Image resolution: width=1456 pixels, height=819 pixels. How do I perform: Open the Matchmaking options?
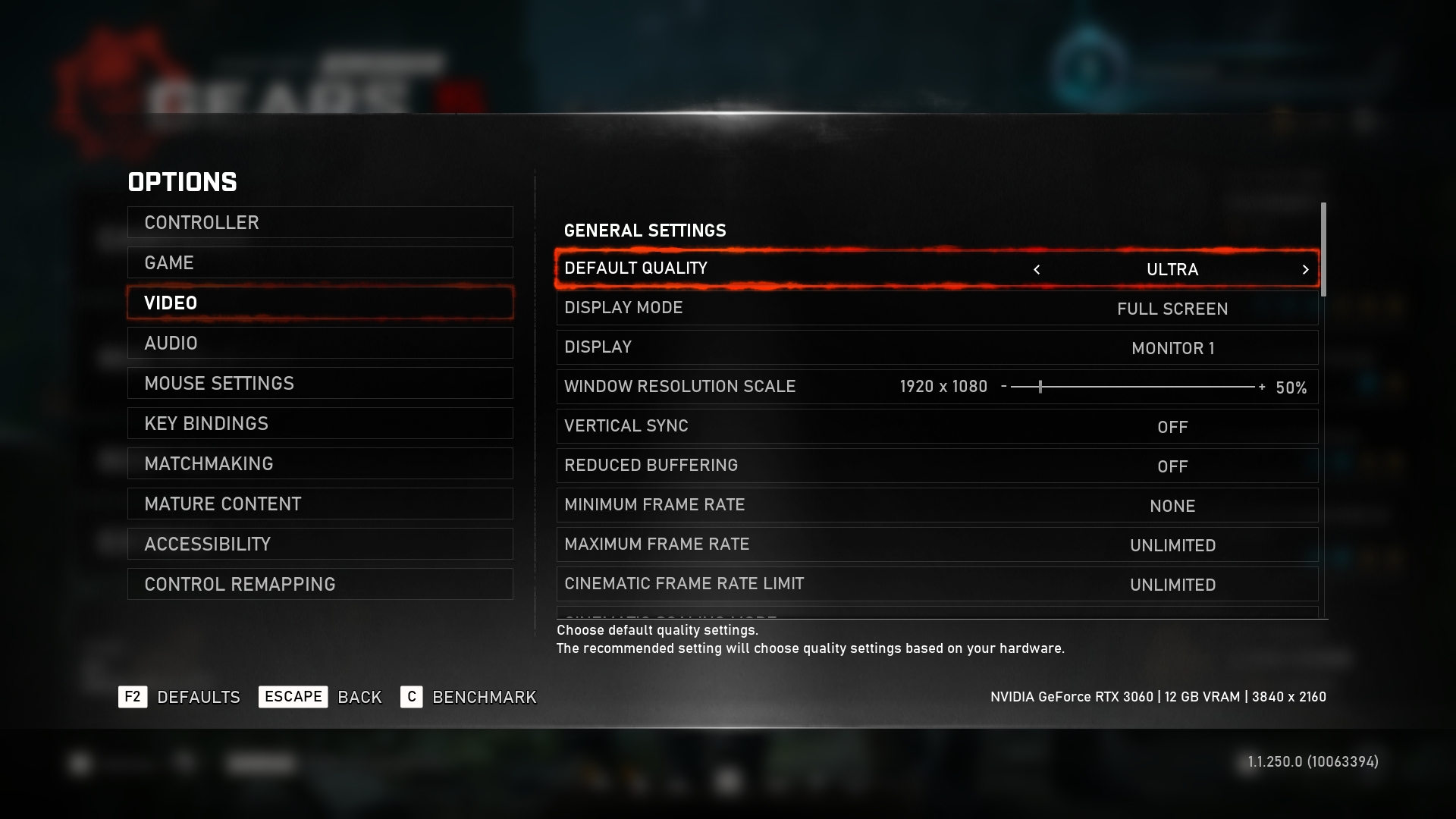tap(320, 463)
